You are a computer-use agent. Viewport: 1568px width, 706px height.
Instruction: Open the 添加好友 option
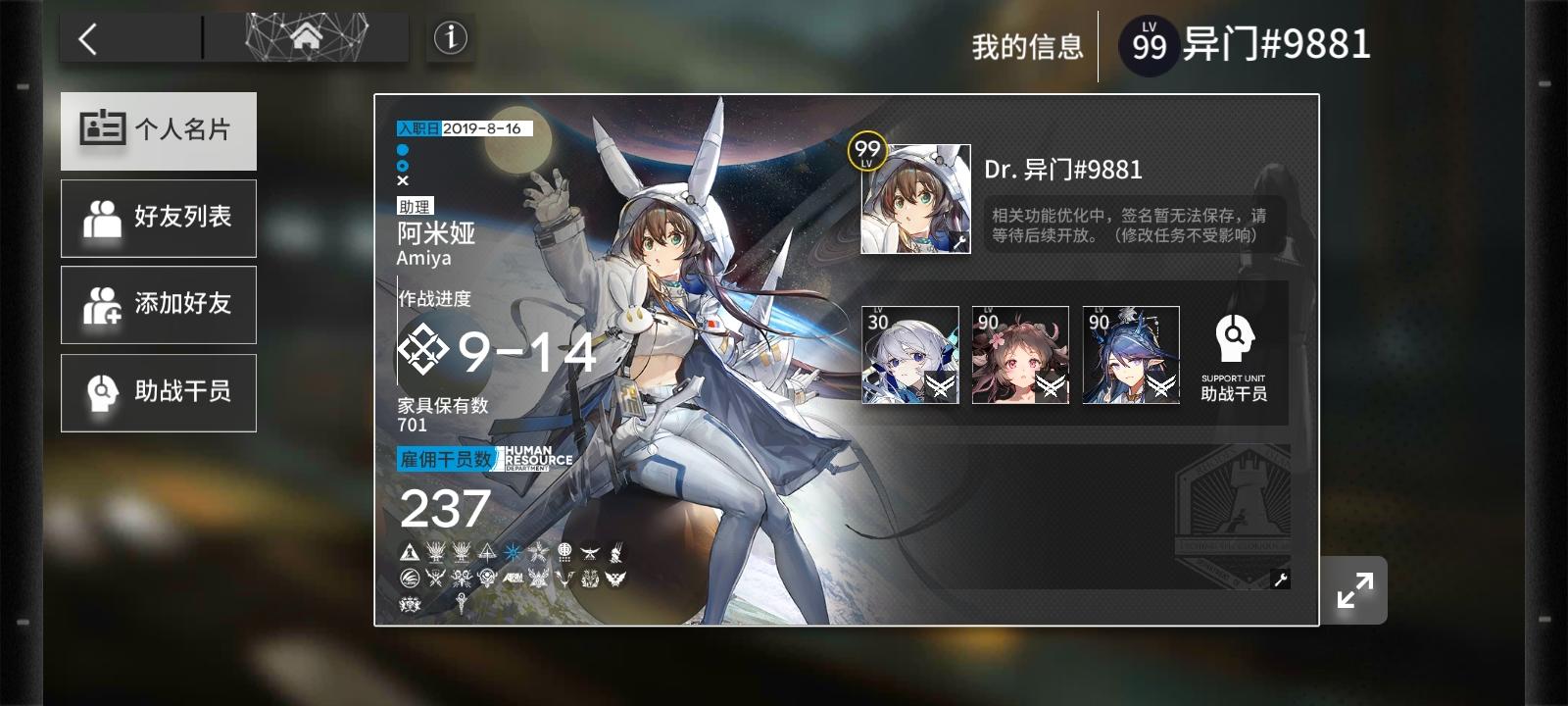158,305
